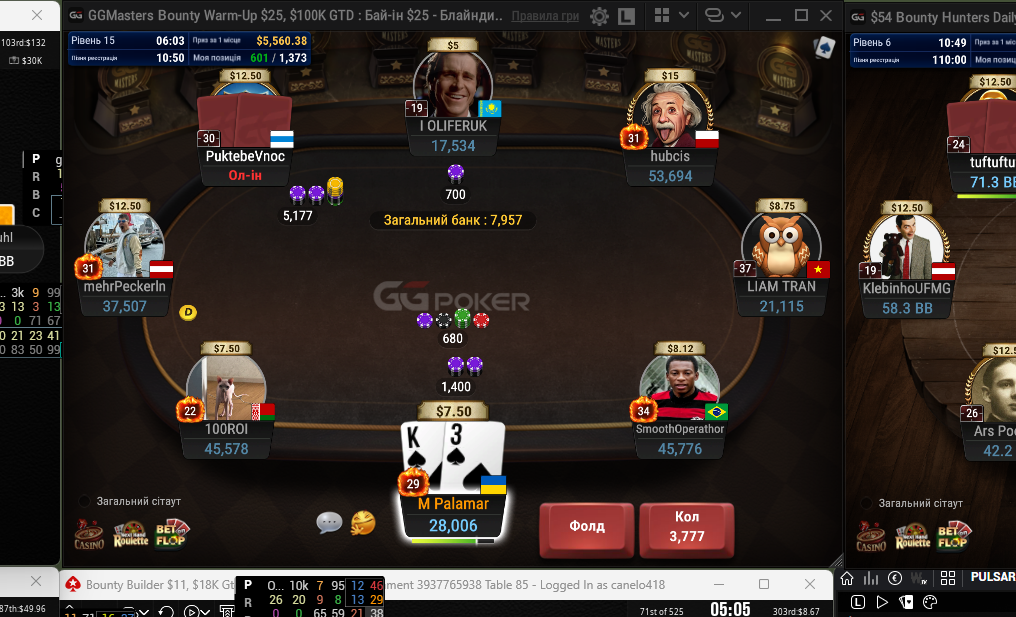
Task: Click the blue spade card icon
Action: pos(824,47)
